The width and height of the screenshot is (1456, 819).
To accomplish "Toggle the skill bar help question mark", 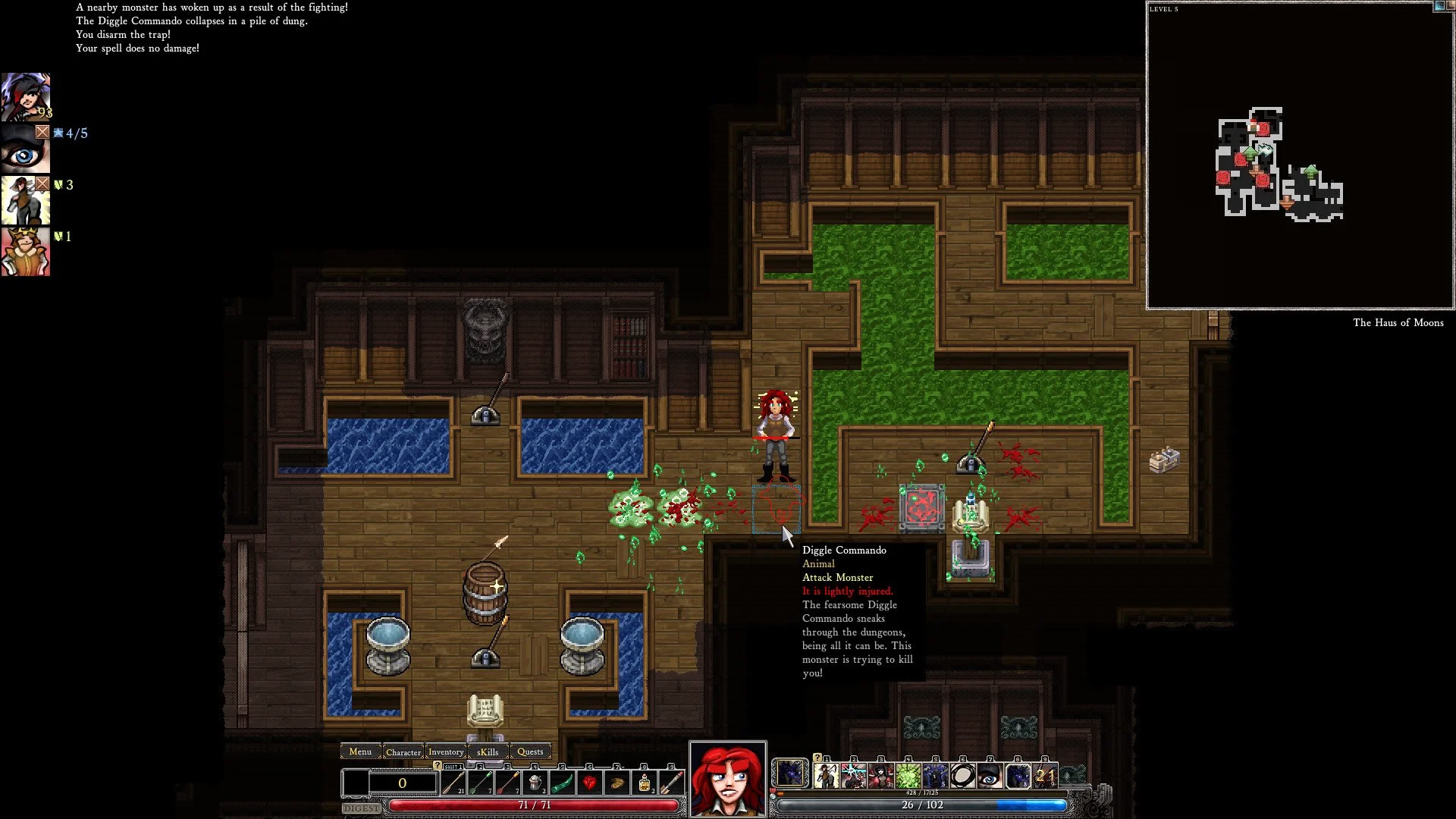I will 817,758.
